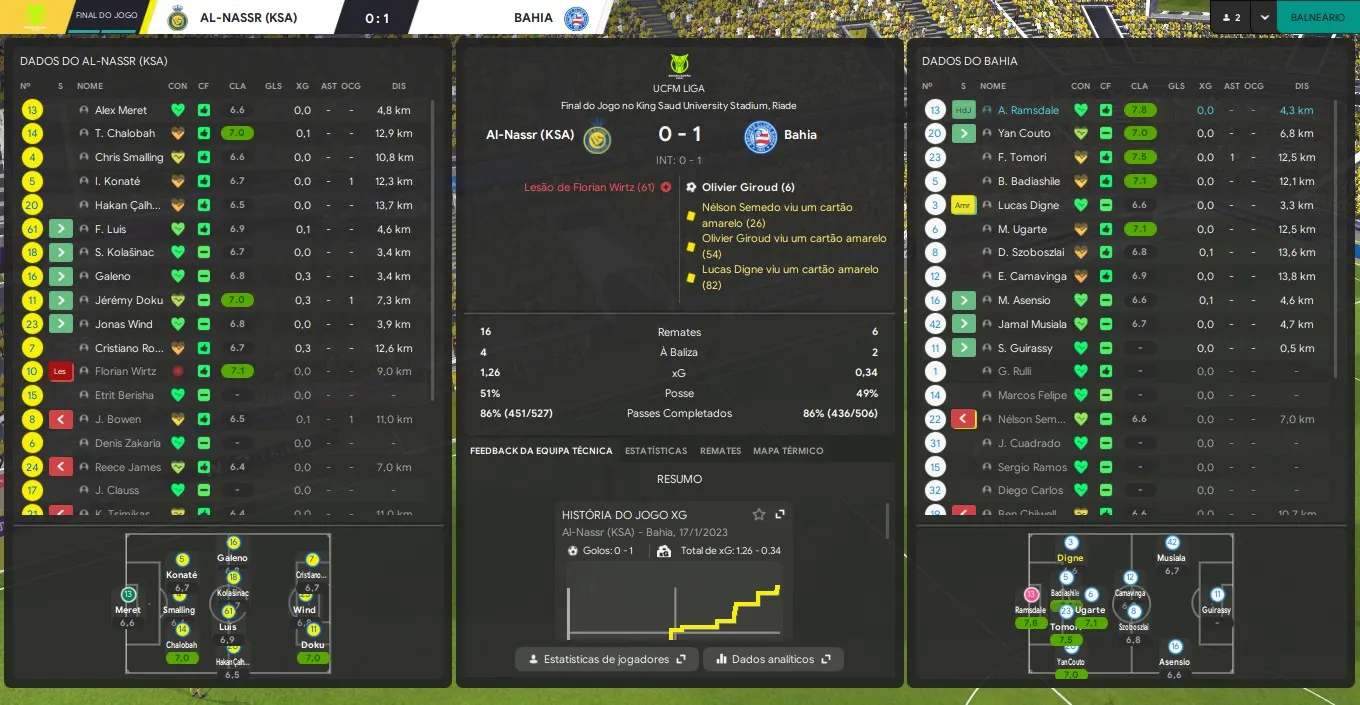Select Alex Meret in Al-Nassr list
1360x705 pixels.
coord(121,110)
